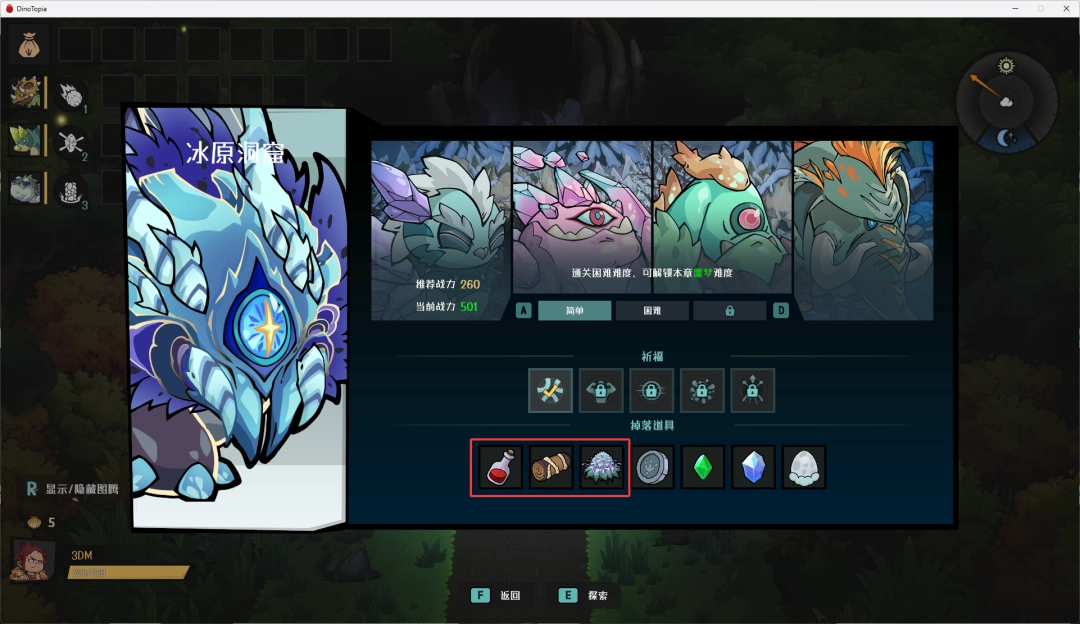Inspect the white egg drop item
The height and width of the screenshot is (624, 1080).
pyautogui.click(x=804, y=467)
